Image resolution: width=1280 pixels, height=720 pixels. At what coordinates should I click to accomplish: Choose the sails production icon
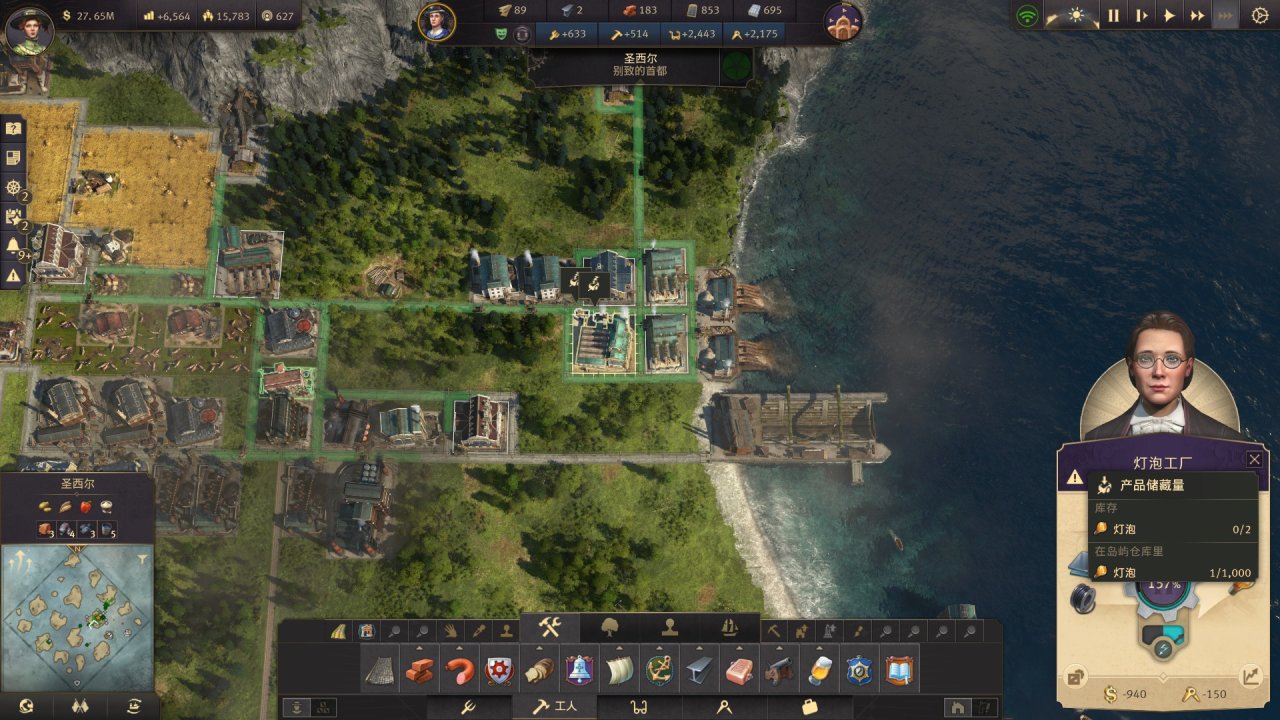click(x=619, y=671)
